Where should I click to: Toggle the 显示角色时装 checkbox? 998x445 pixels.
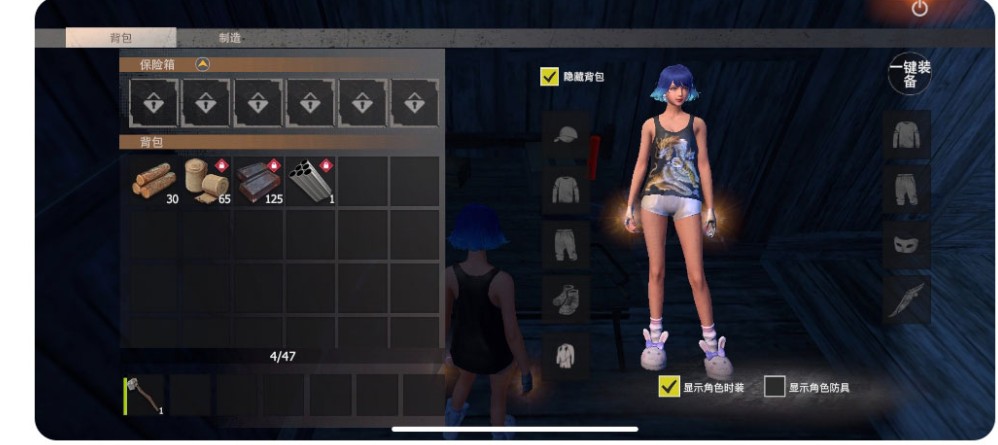(x=669, y=386)
